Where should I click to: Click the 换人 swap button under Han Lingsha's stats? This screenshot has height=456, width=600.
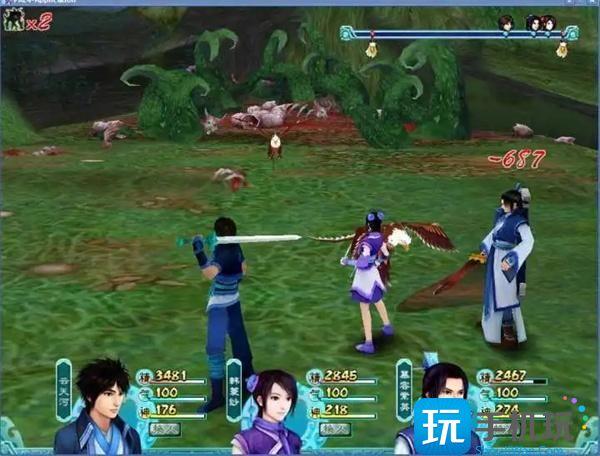(x=334, y=428)
